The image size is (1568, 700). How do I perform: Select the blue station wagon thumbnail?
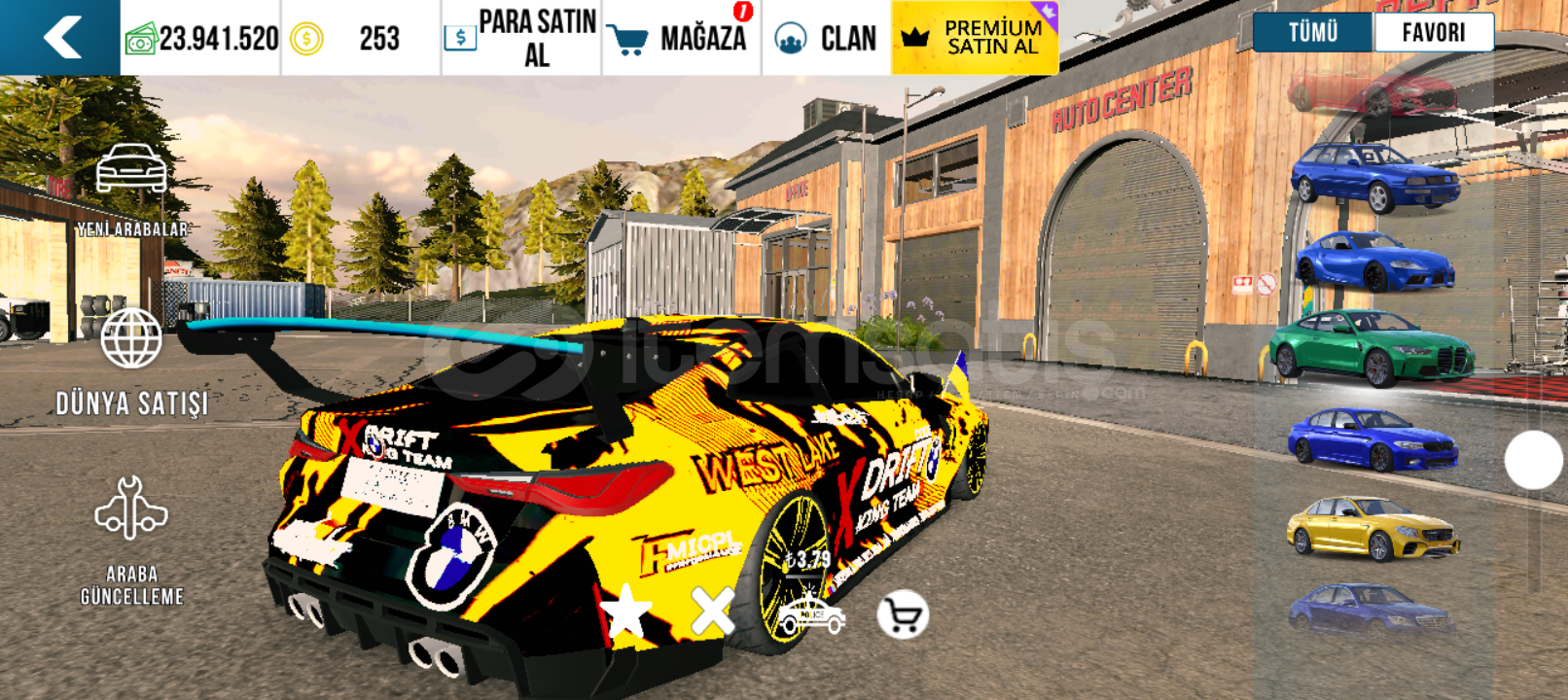[x=1374, y=177]
